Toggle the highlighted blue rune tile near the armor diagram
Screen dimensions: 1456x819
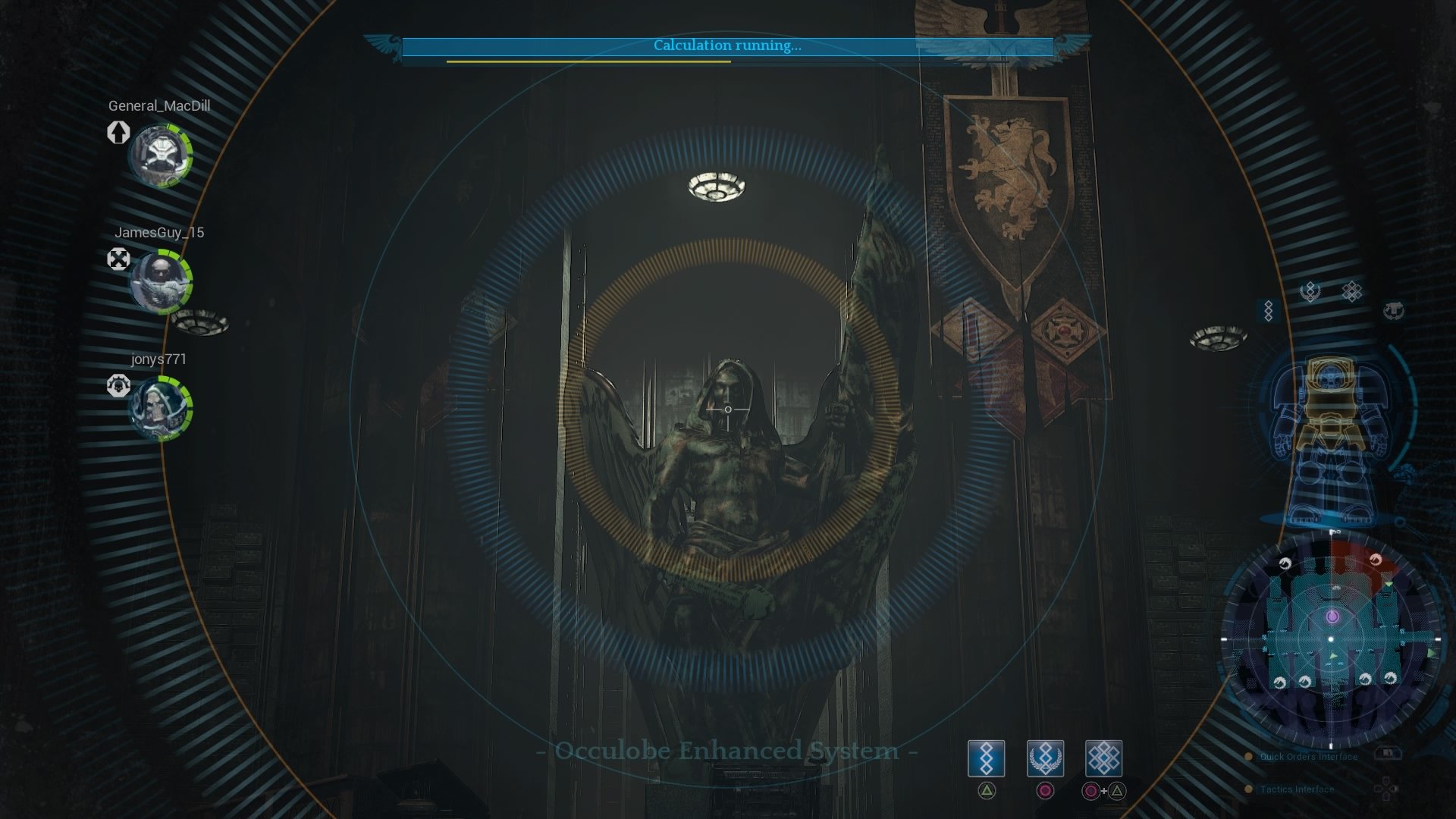click(1269, 310)
